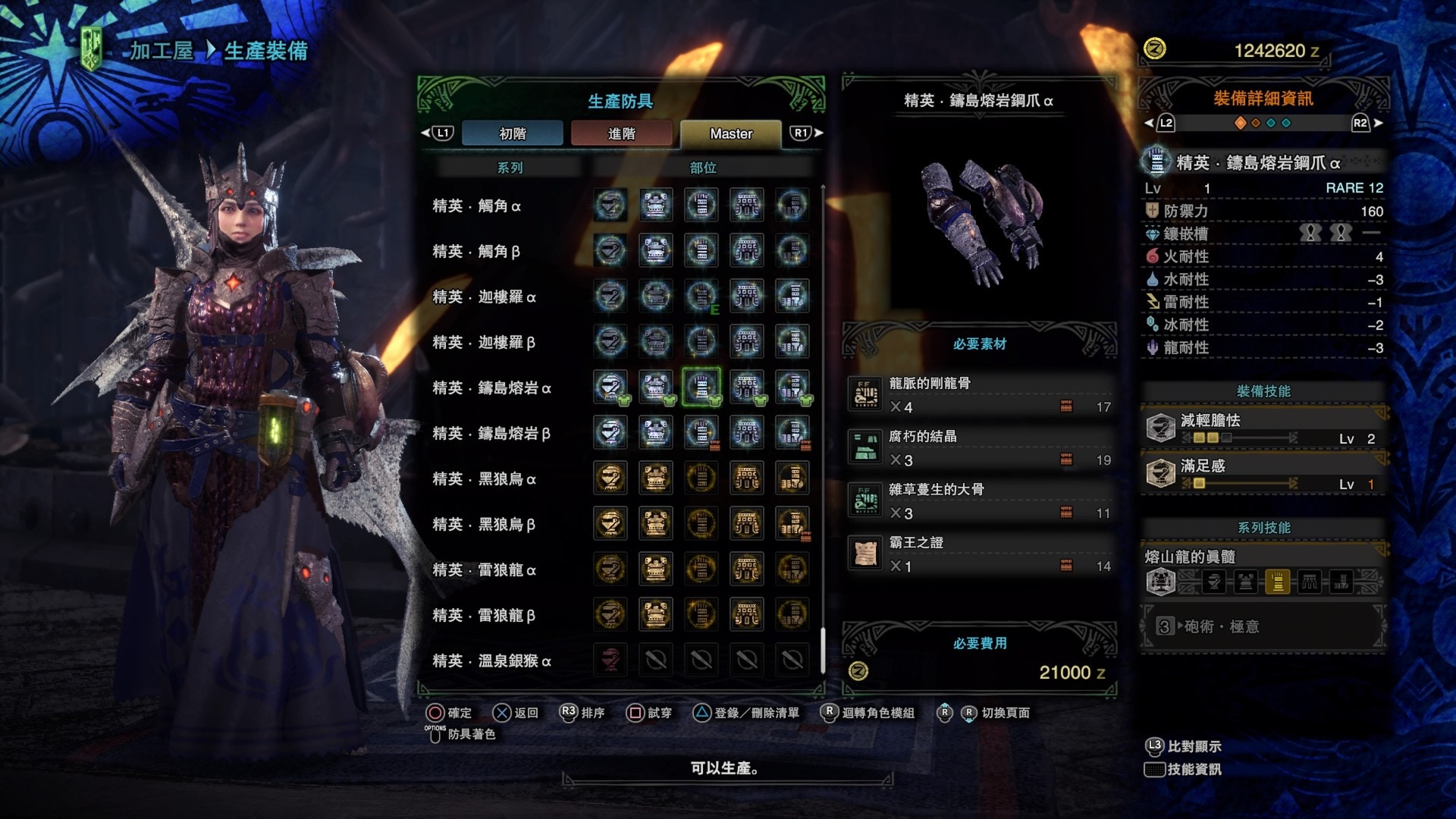
Task: Select the 滿足感 equipment skill
Action: (x=1263, y=474)
